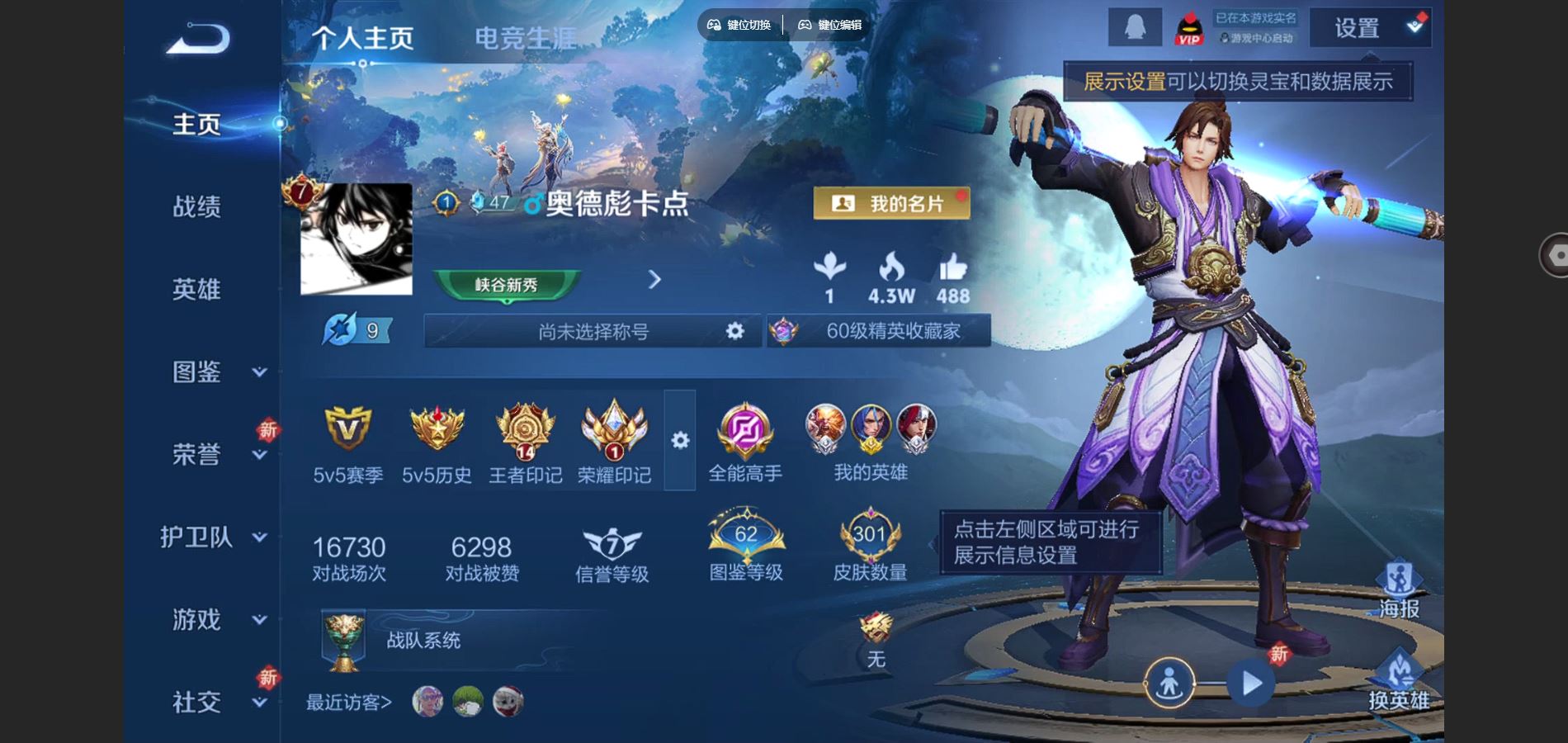Open the 图鉴等级 level 62 icon
Image resolution: width=1568 pixels, height=743 pixels.
(744, 537)
